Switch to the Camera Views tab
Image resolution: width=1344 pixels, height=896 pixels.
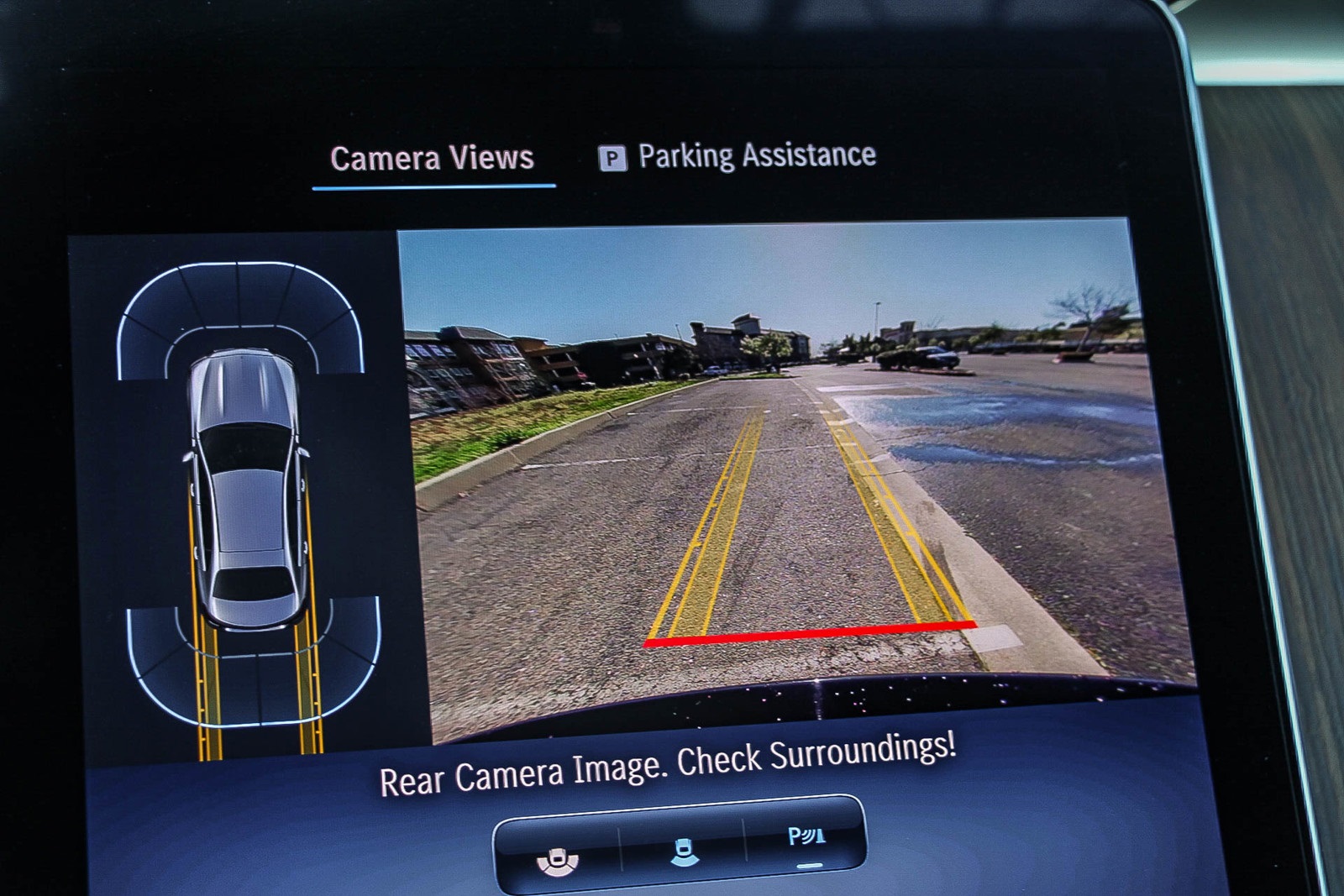(x=432, y=159)
